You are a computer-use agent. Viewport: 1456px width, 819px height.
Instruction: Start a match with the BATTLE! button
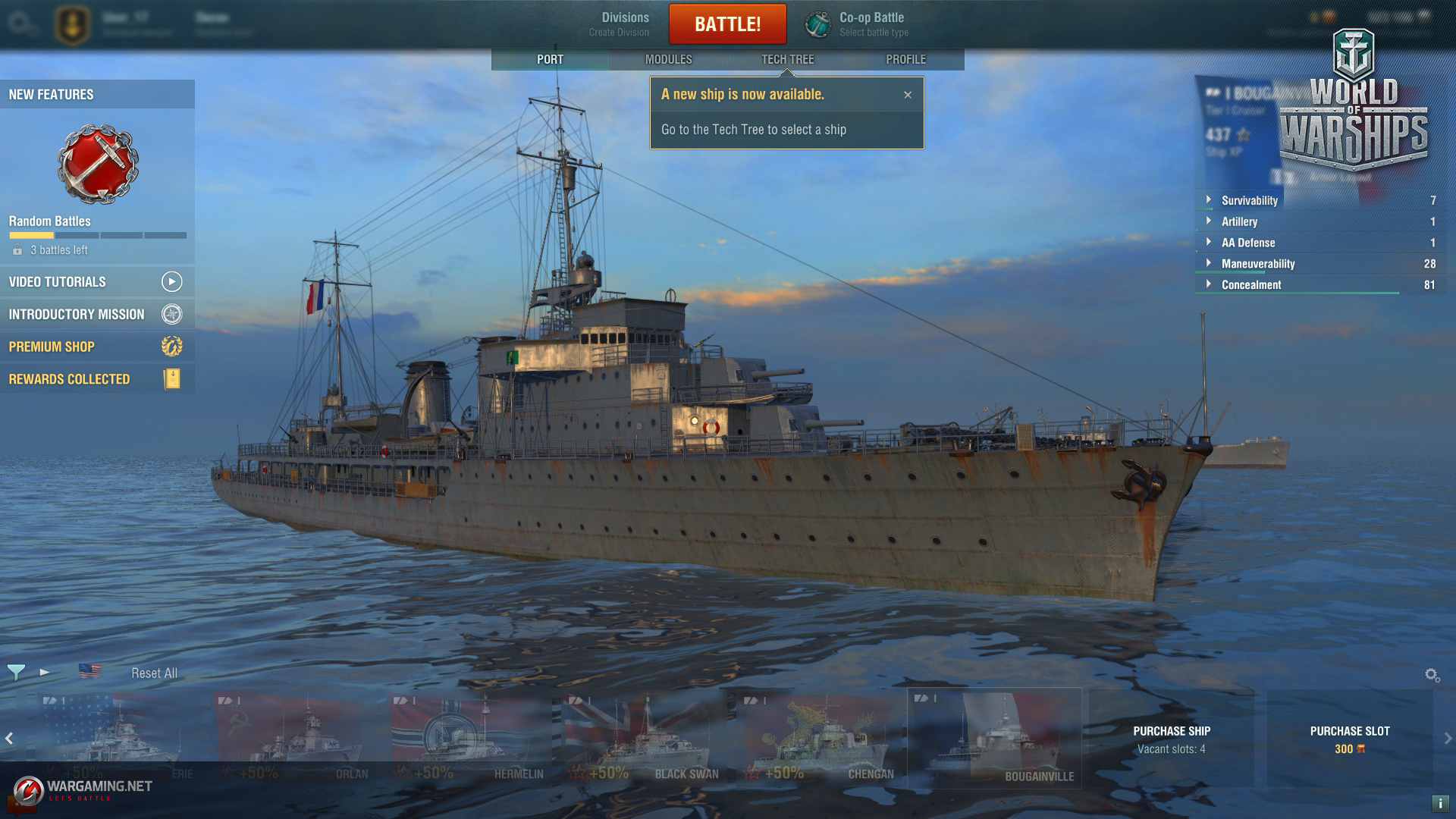tap(727, 24)
